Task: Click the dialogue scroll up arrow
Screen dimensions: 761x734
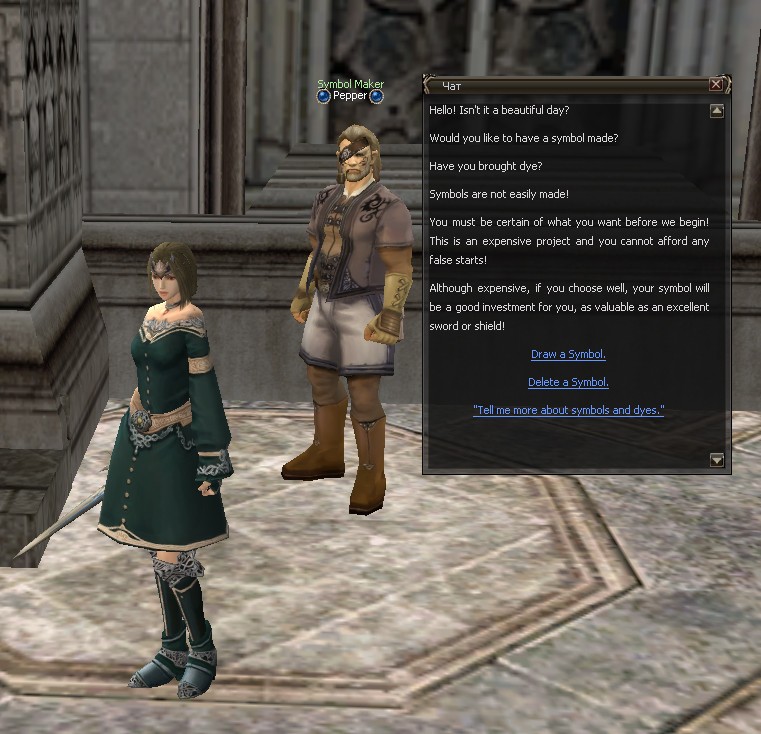Action: click(x=716, y=111)
